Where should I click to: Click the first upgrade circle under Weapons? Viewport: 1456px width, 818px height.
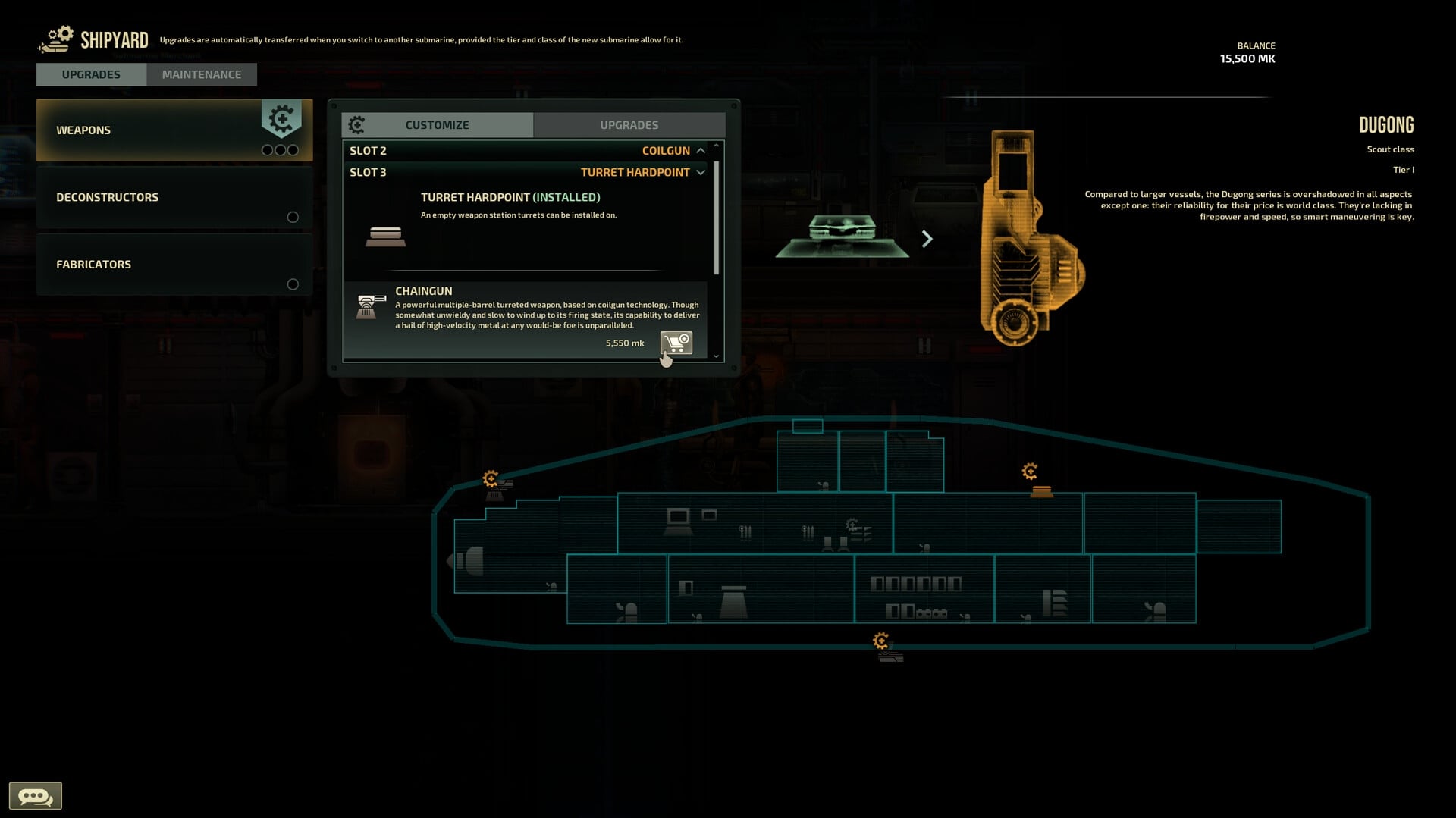[267, 150]
